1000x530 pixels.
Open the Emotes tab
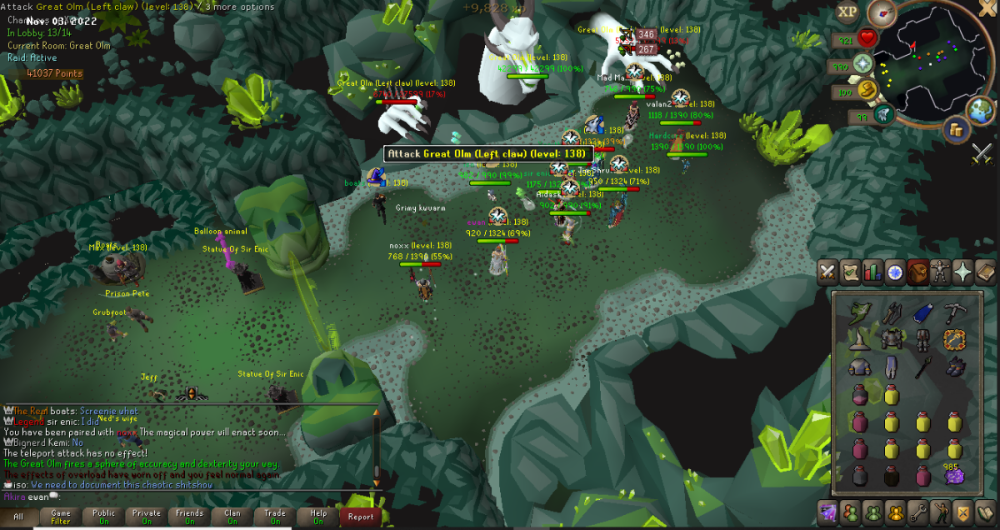click(940, 513)
